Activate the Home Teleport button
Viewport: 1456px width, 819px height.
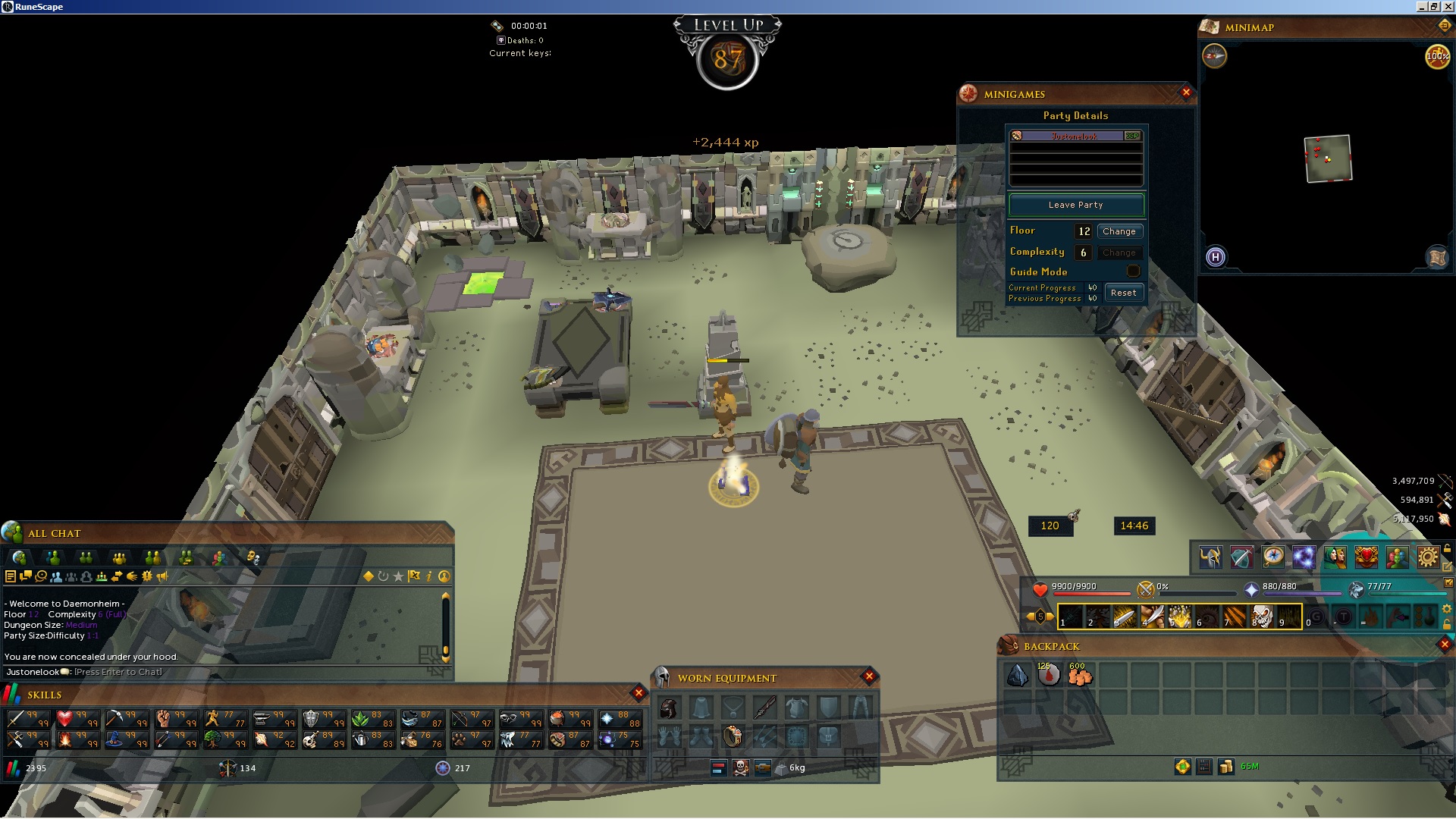coord(1215,257)
